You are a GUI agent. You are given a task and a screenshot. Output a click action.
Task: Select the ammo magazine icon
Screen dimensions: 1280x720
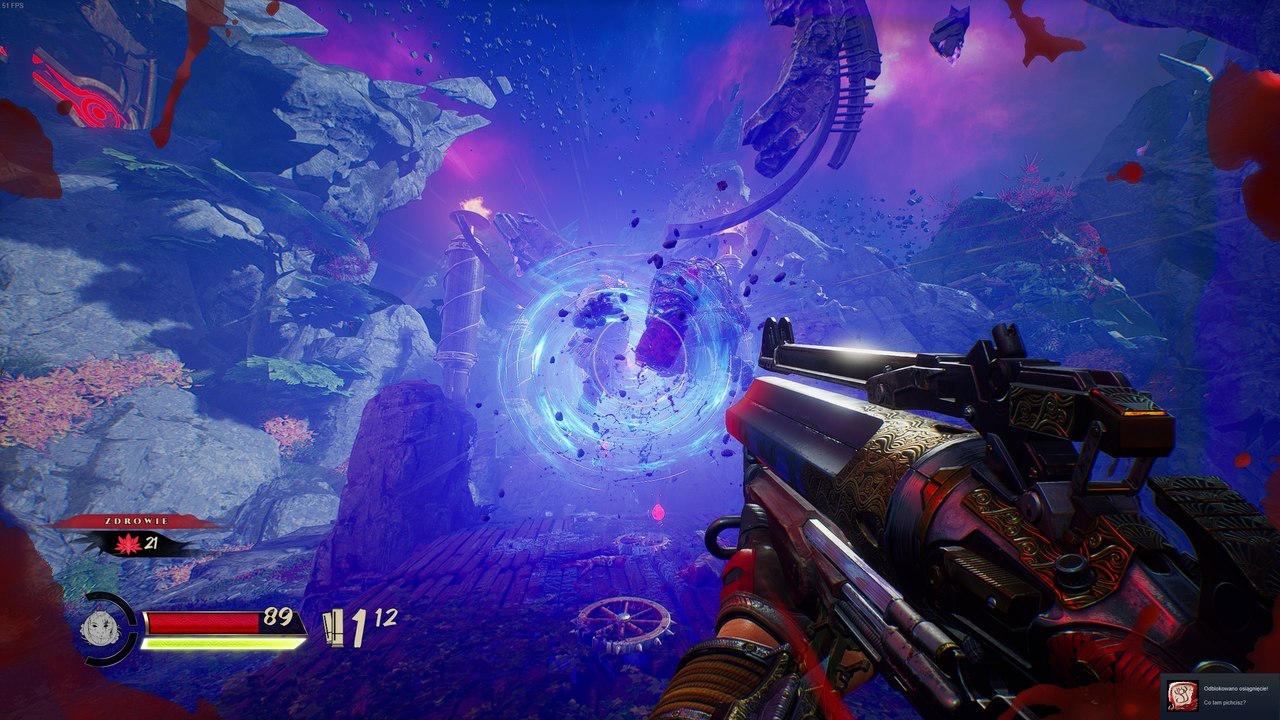point(333,629)
